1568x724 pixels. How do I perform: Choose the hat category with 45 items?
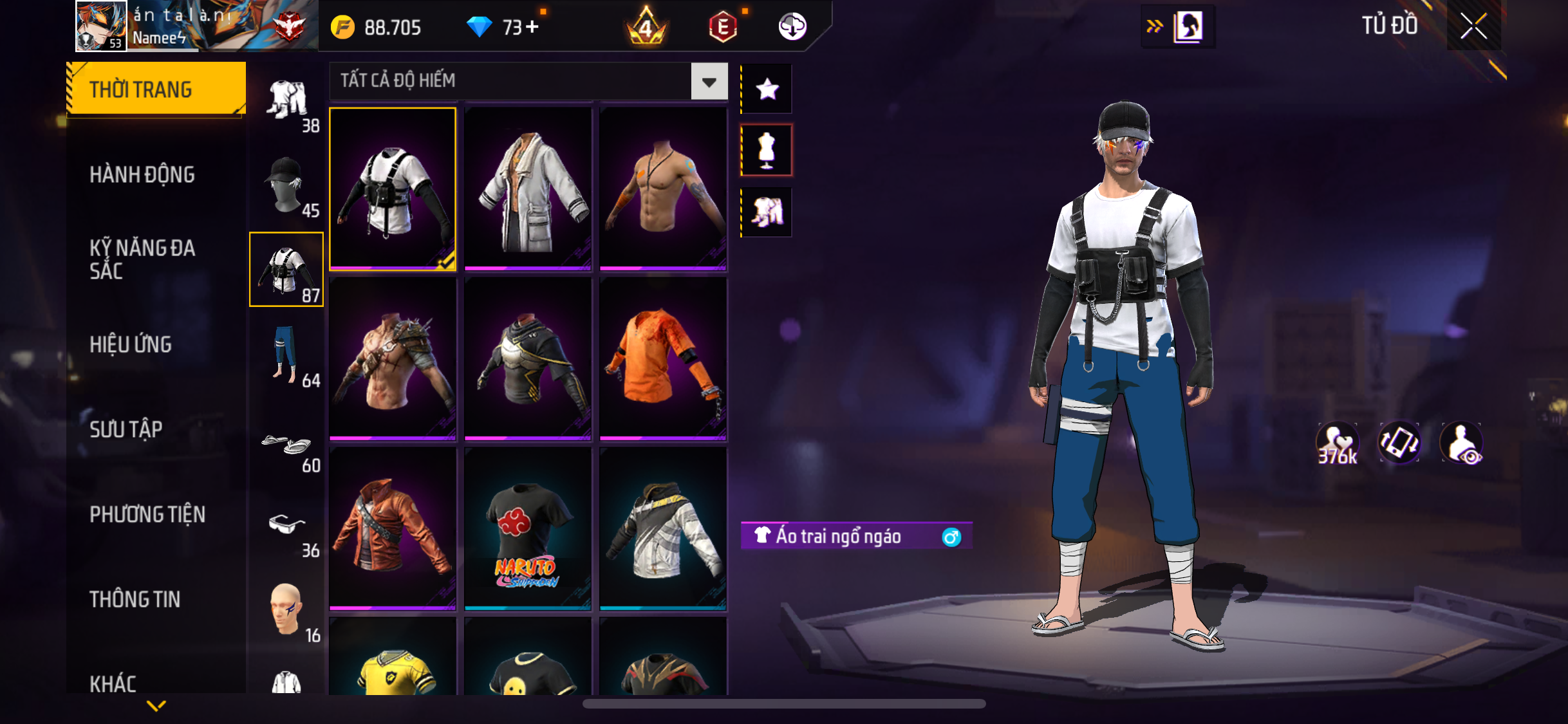pyautogui.click(x=286, y=186)
